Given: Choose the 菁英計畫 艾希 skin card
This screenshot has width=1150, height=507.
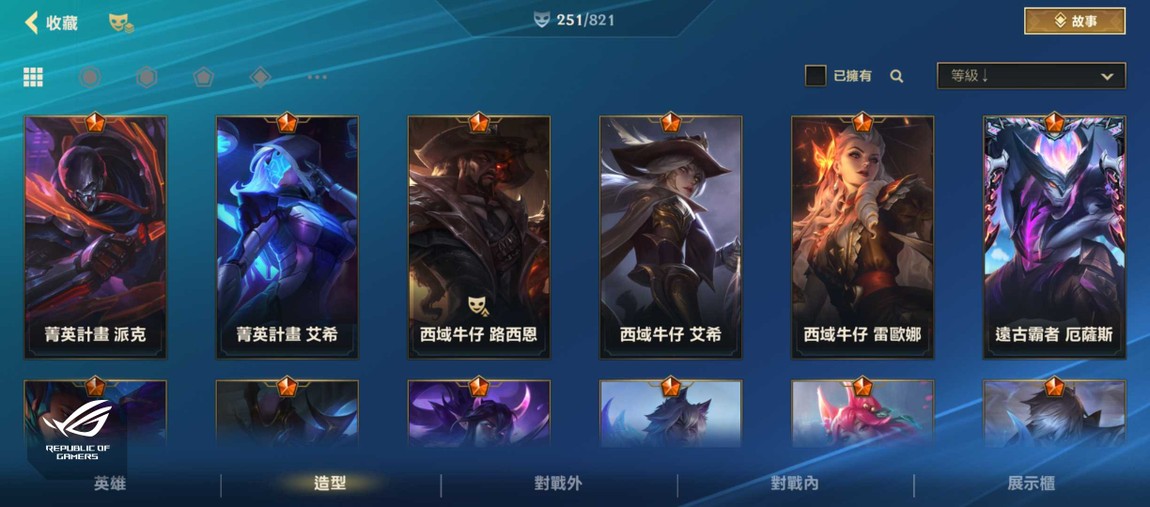Looking at the screenshot, I should pyautogui.click(x=287, y=237).
